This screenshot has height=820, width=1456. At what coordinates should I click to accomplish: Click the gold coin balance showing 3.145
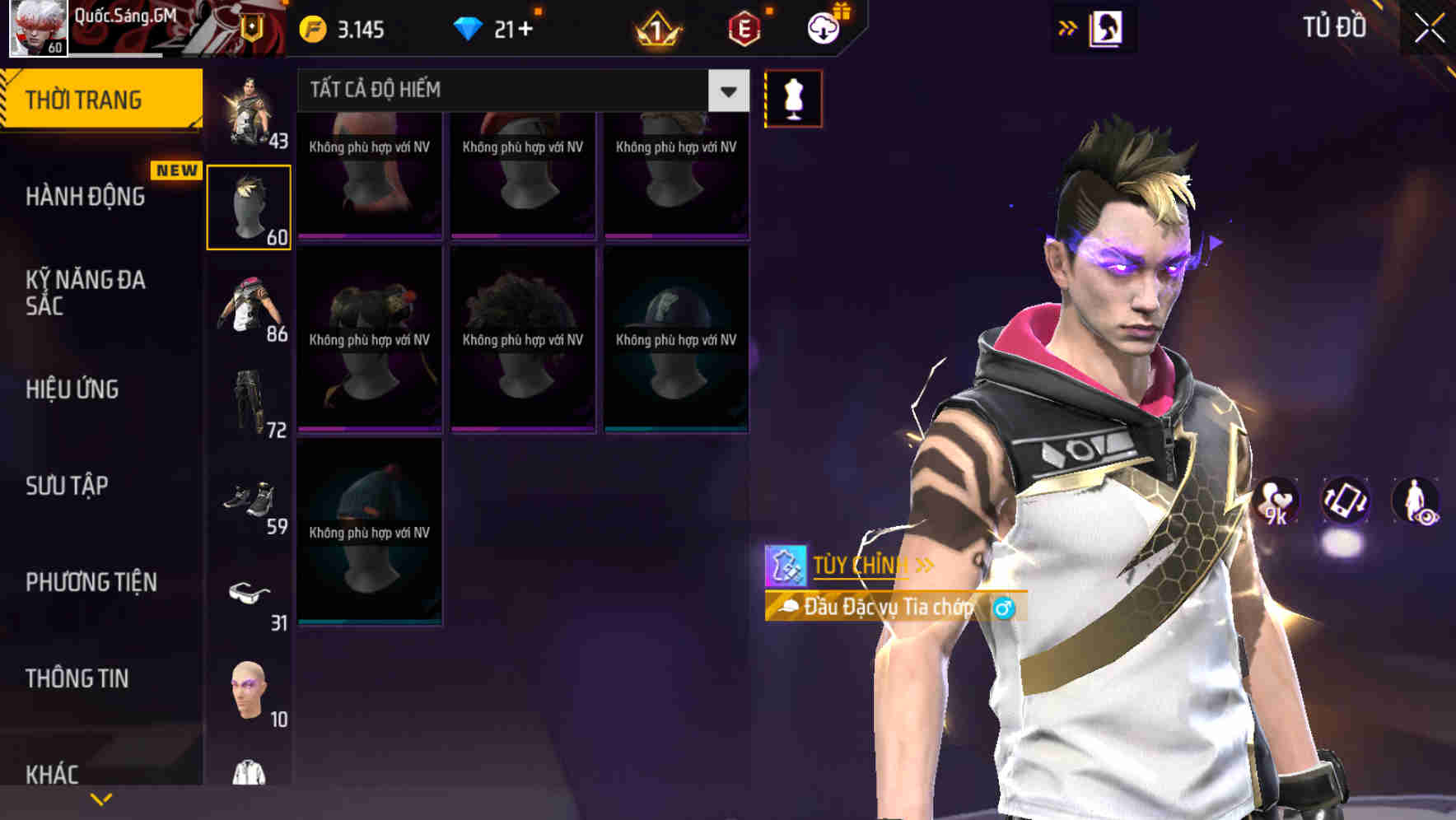(342, 27)
